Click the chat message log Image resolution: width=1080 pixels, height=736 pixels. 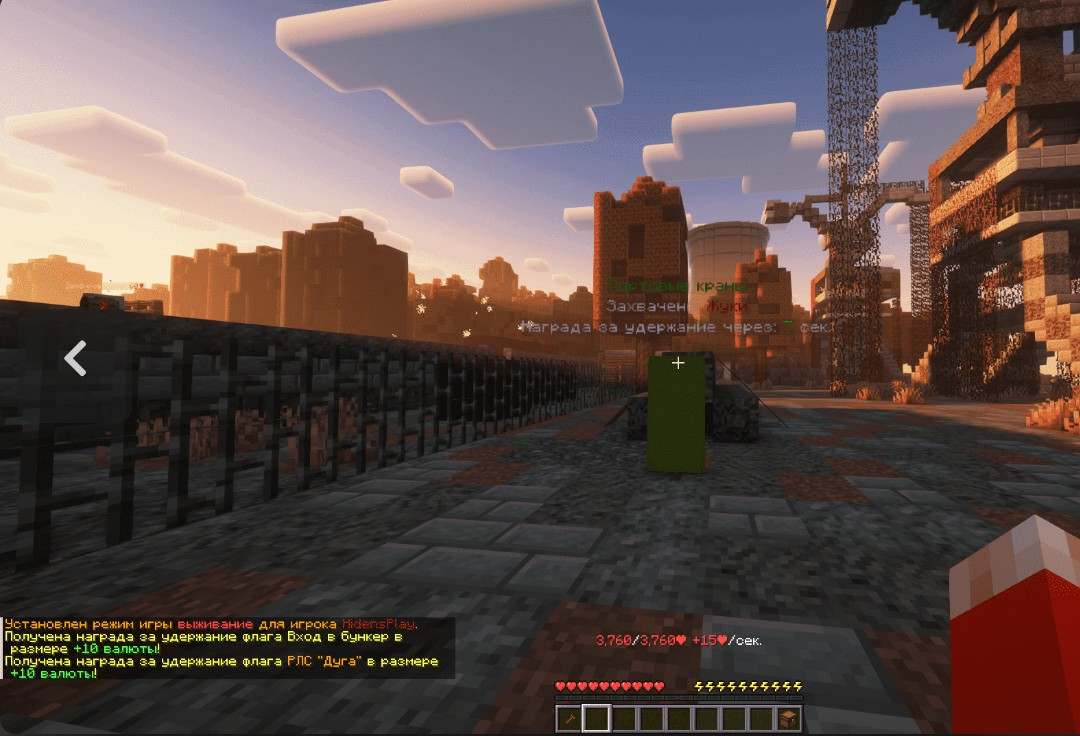click(x=228, y=648)
